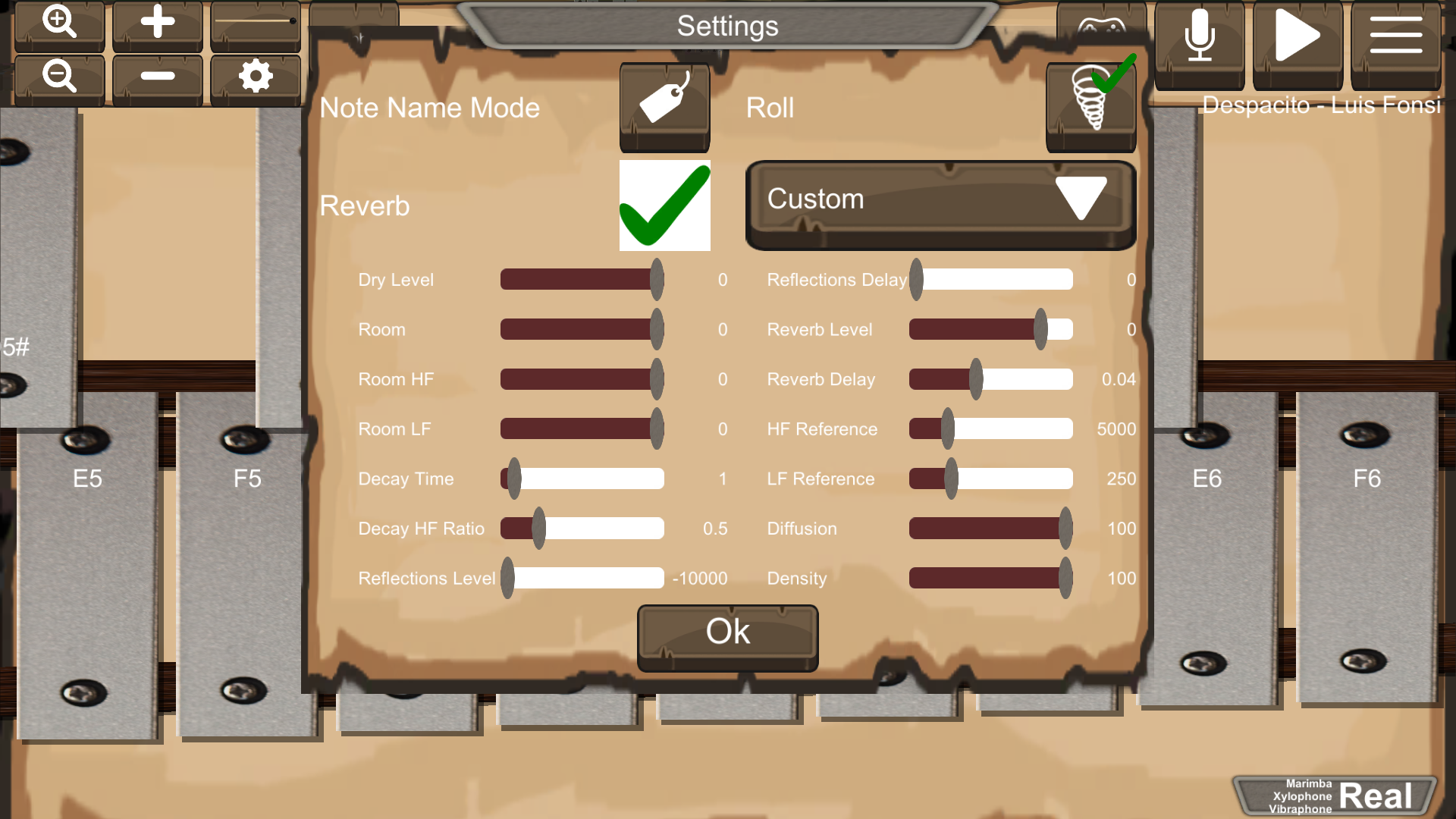Open the settings gear icon
This screenshot has width=1456, height=819.
coord(256,76)
